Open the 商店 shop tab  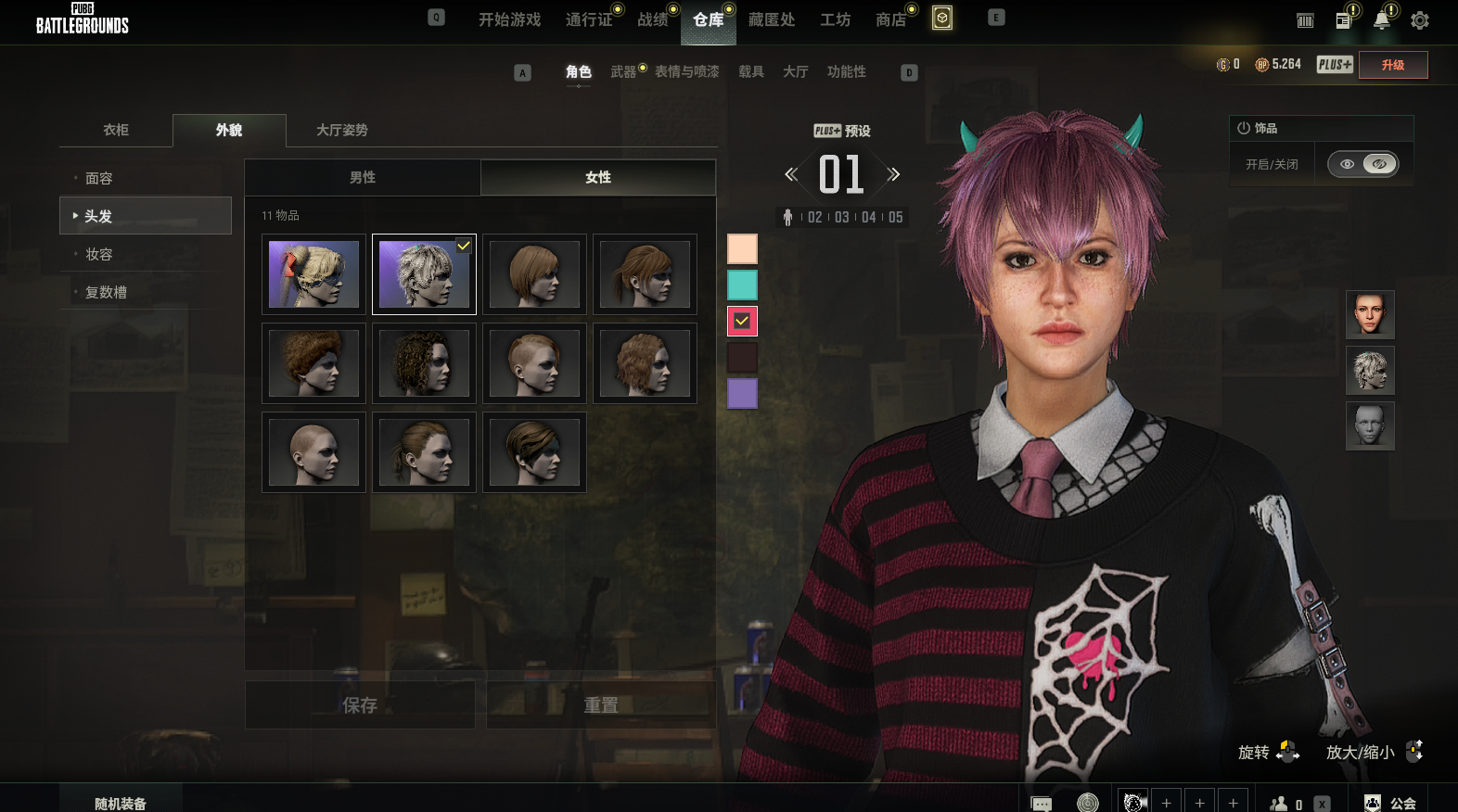(890, 19)
